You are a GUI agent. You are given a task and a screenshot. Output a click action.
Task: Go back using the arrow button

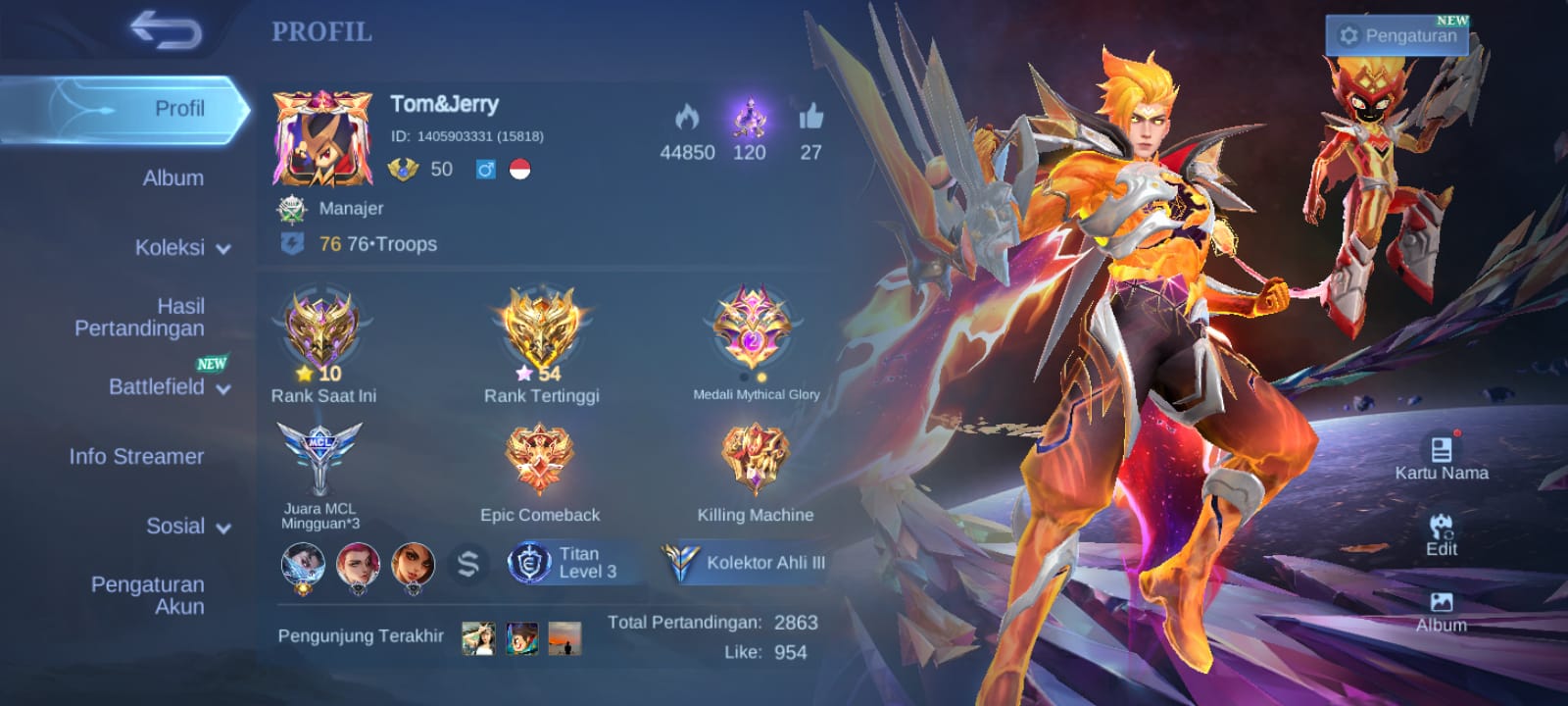(167, 30)
